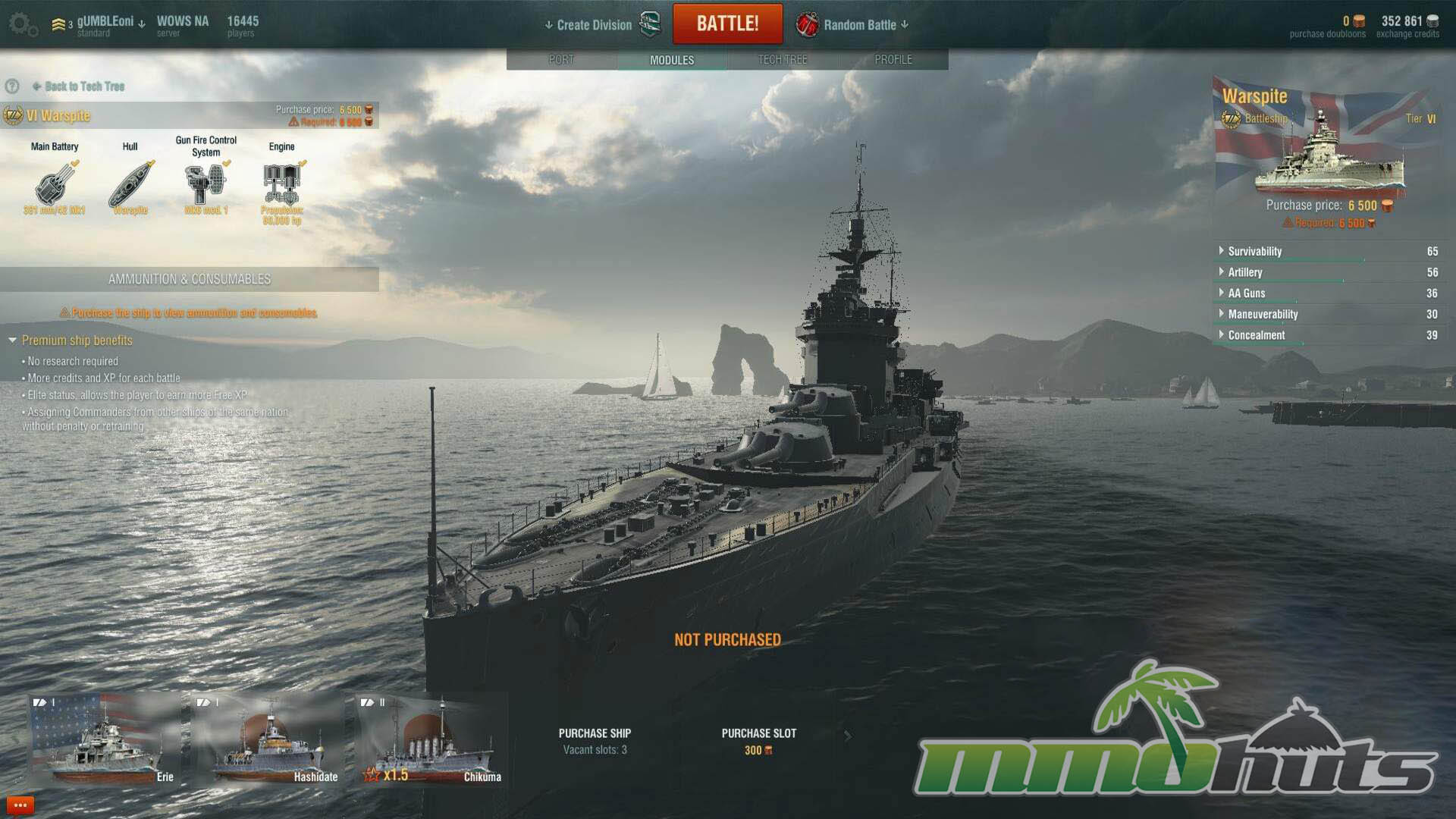The height and width of the screenshot is (819, 1456).
Task: Choose the Warspite Hull module
Action: (x=130, y=184)
